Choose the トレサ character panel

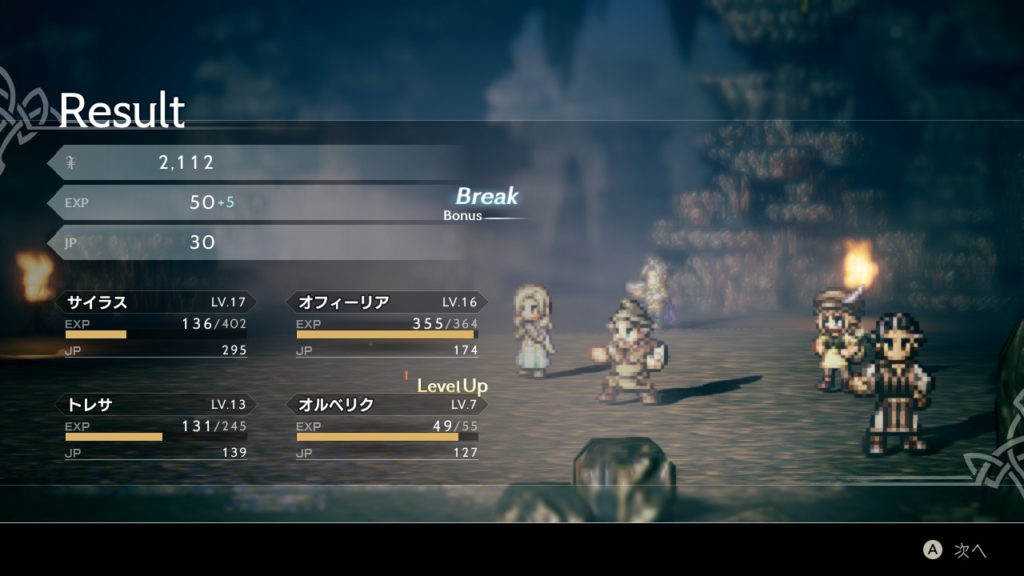click(x=156, y=427)
